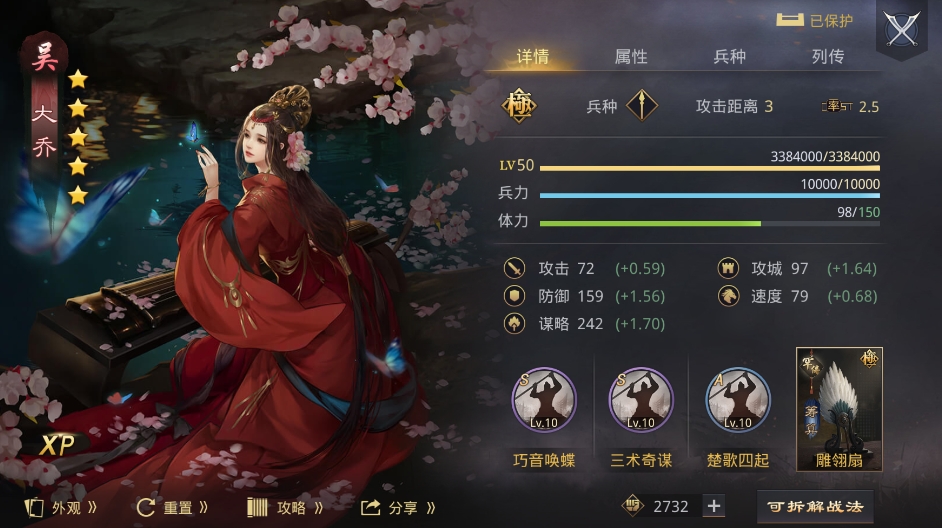The height and width of the screenshot is (528, 942).
Task: Close the hero panel via crossed-swords button
Action: (901, 30)
